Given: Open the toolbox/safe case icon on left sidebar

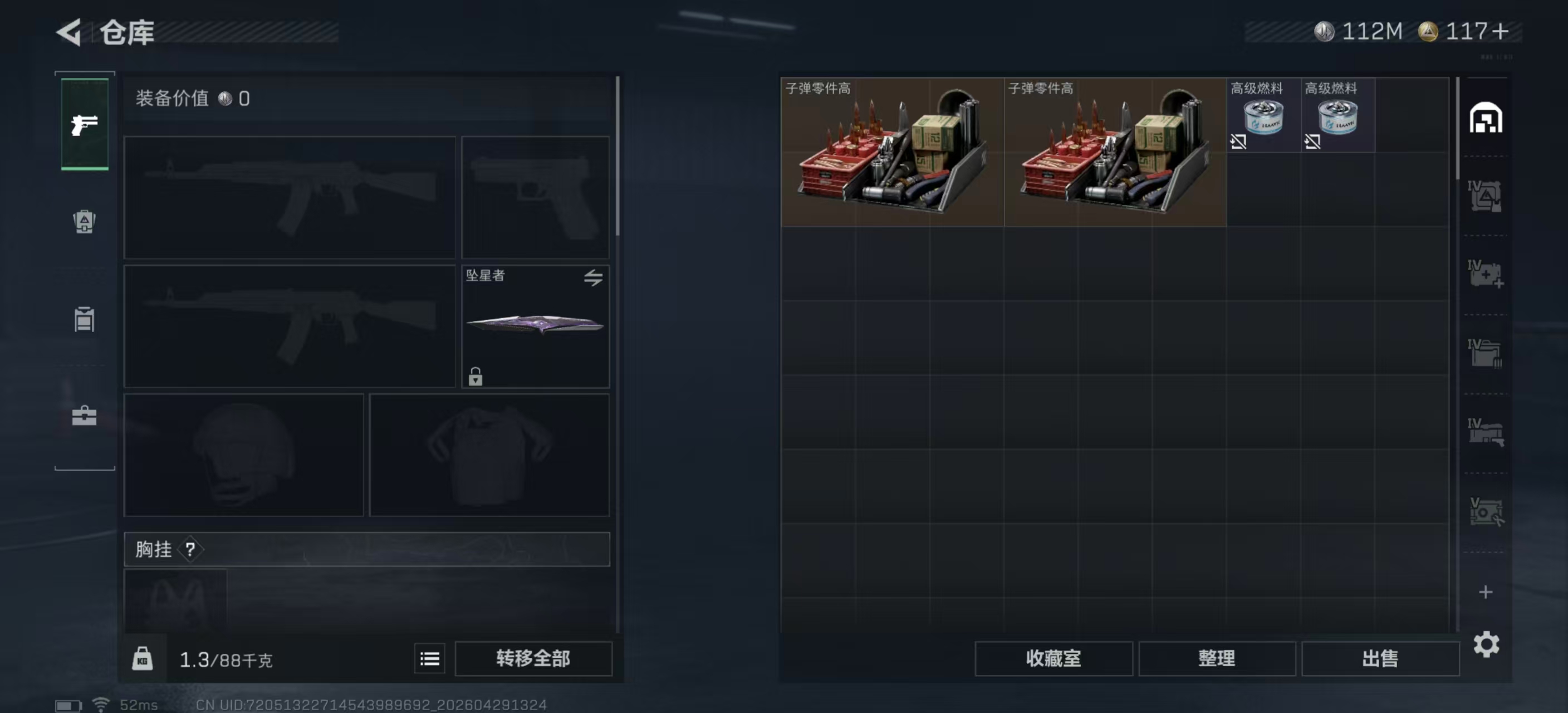Looking at the screenshot, I should pos(84,416).
